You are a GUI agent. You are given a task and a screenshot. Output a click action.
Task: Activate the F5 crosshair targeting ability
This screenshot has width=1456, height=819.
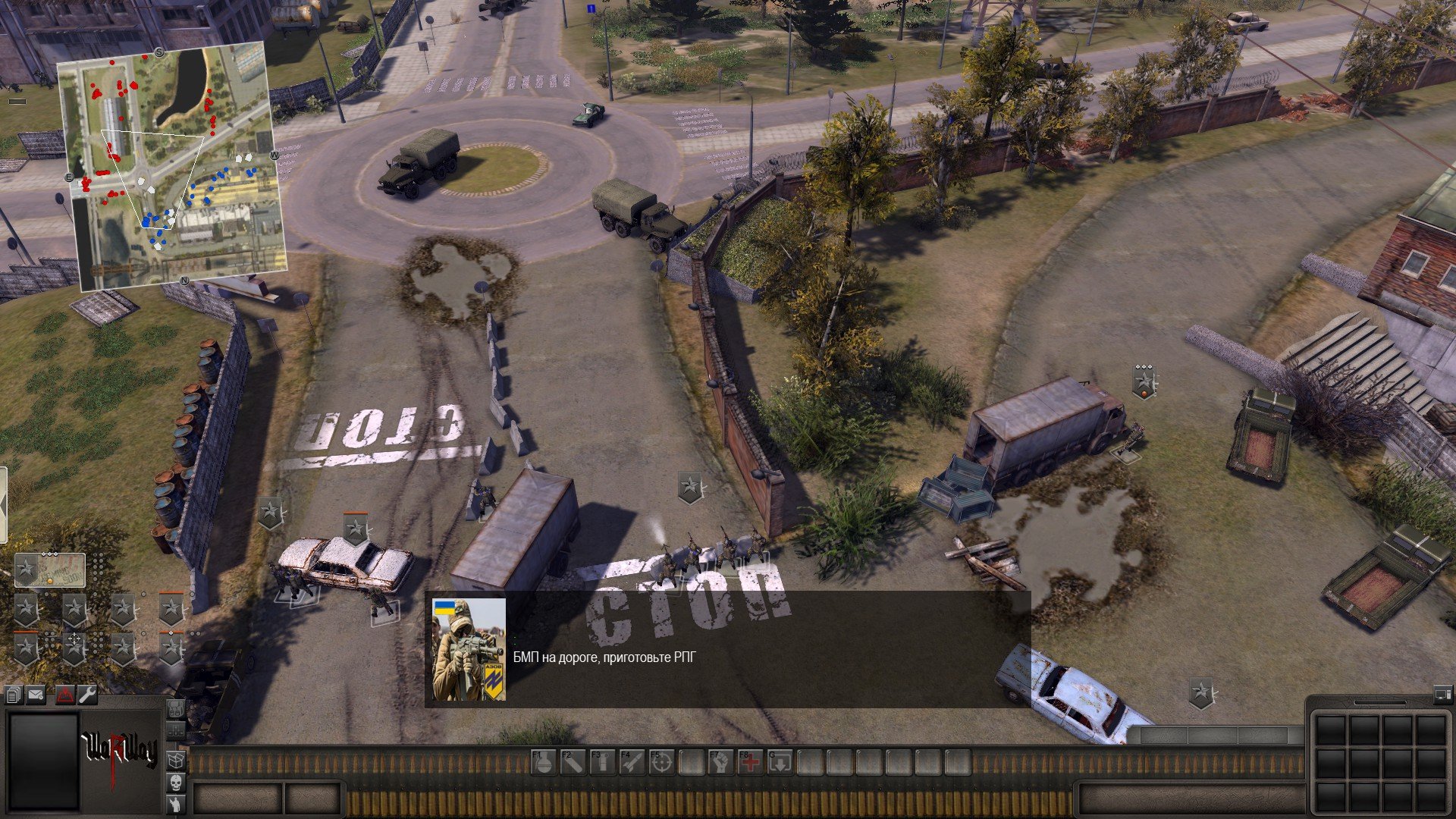point(661,762)
